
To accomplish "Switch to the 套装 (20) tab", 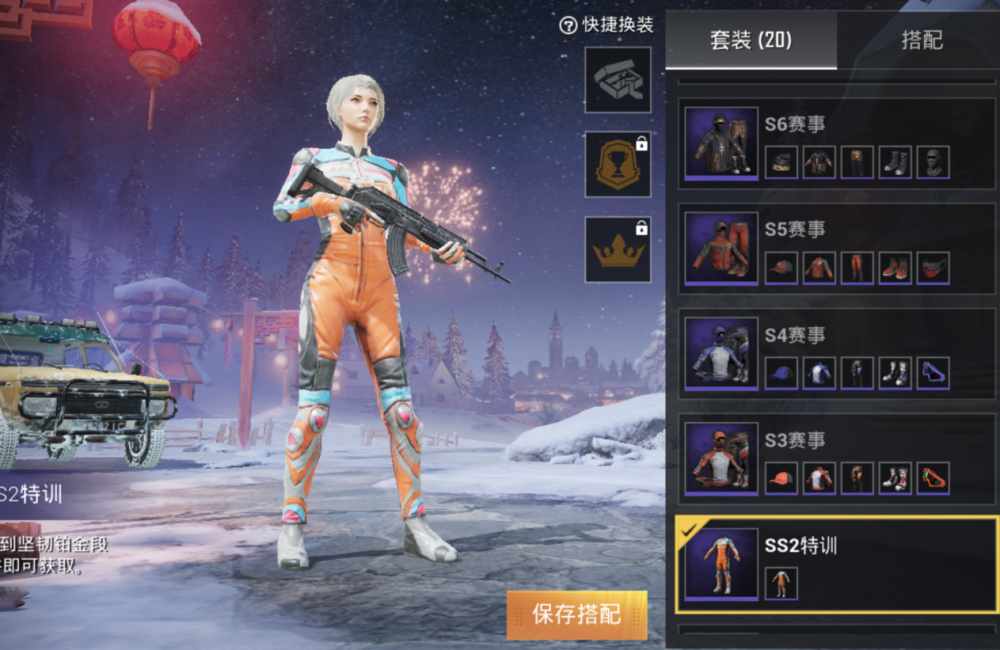I will click(x=750, y=41).
